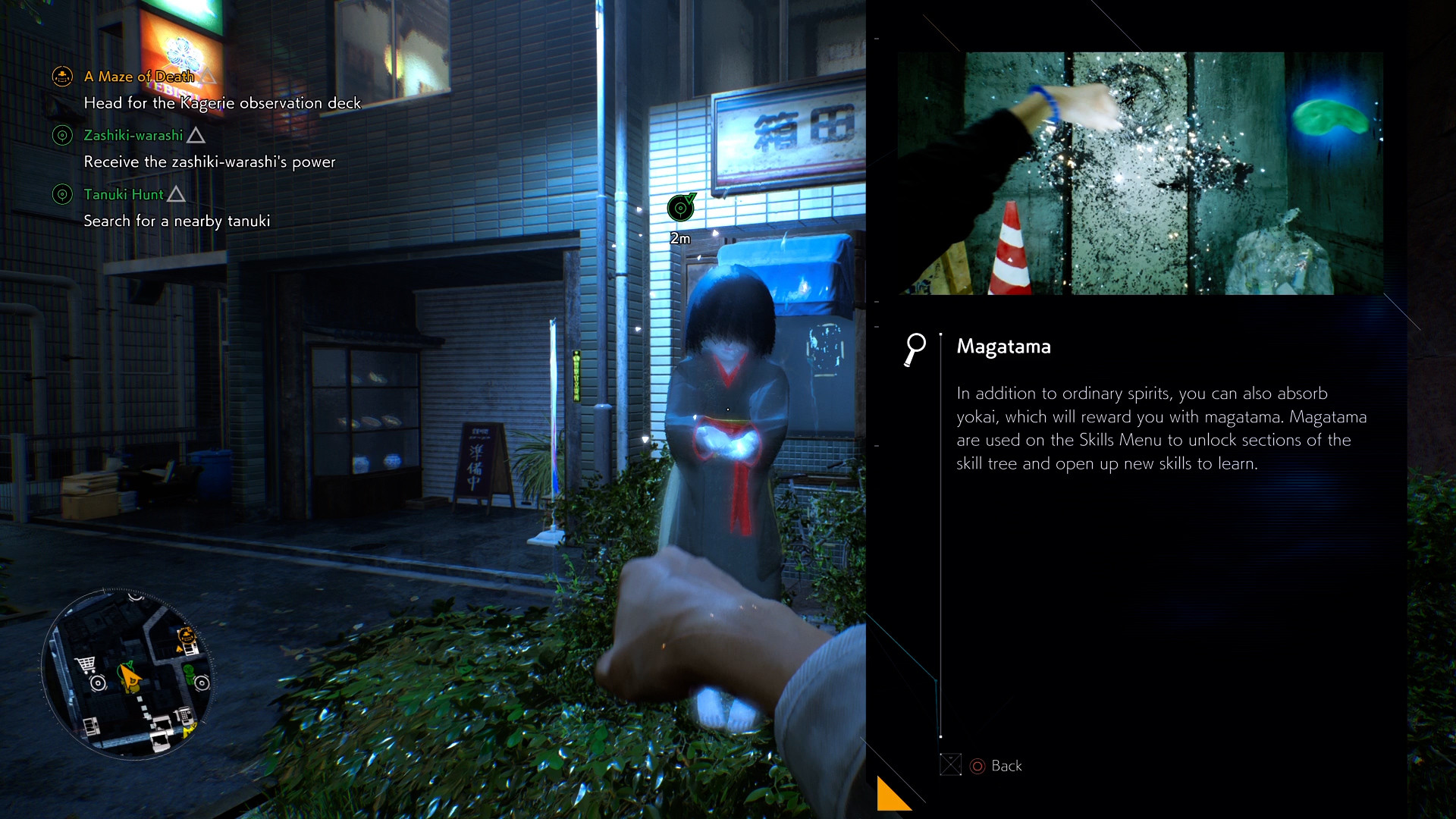This screenshot has width=1456, height=819.
Task: Select the Zashiki-warashi side quest entry
Action: 133,136
